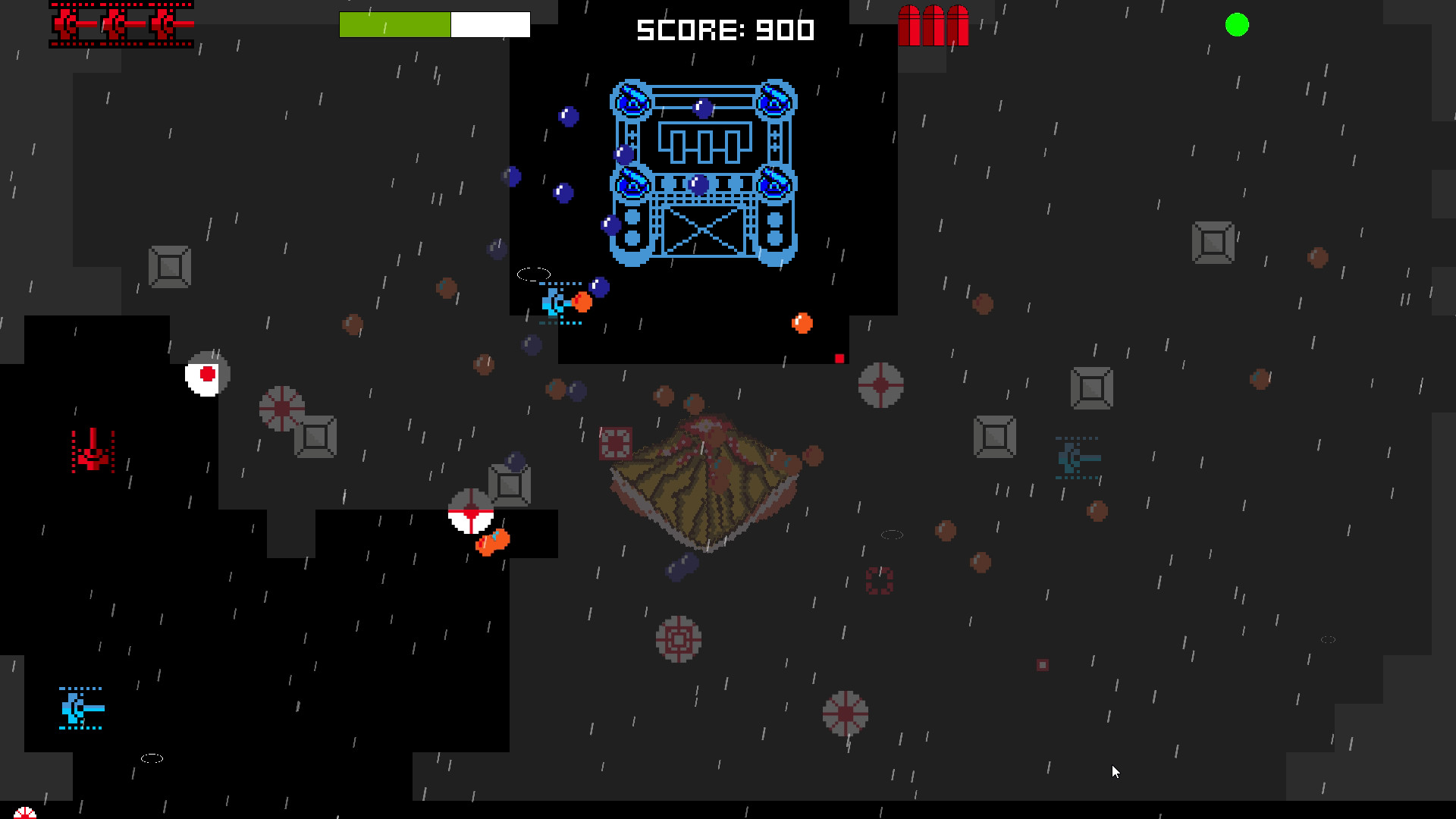Click the red missile silo icons top-right
1456x819 pixels.
coord(934,23)
